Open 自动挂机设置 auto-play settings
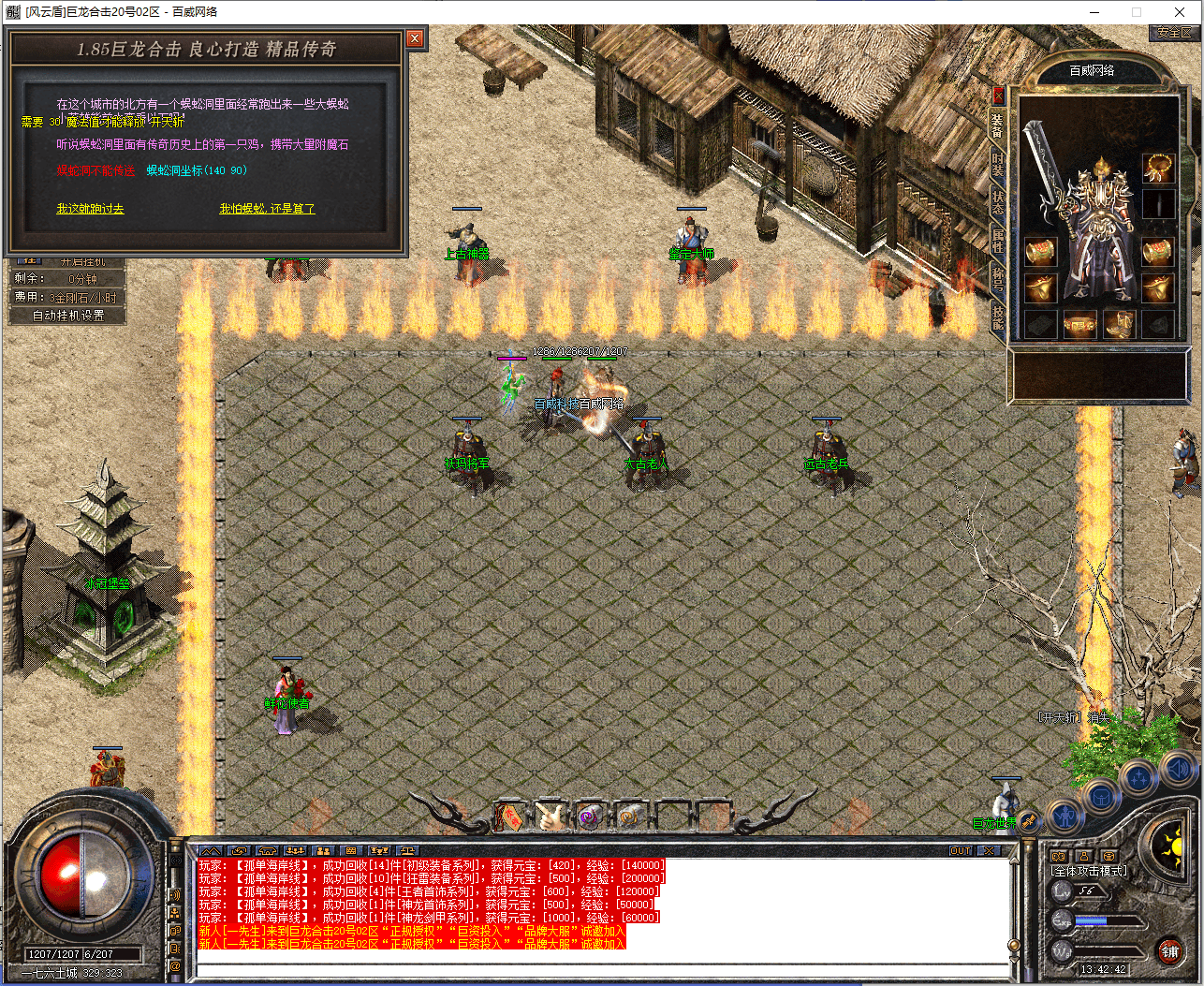This screenshot has width=1204, height=986. click(68, 316)
